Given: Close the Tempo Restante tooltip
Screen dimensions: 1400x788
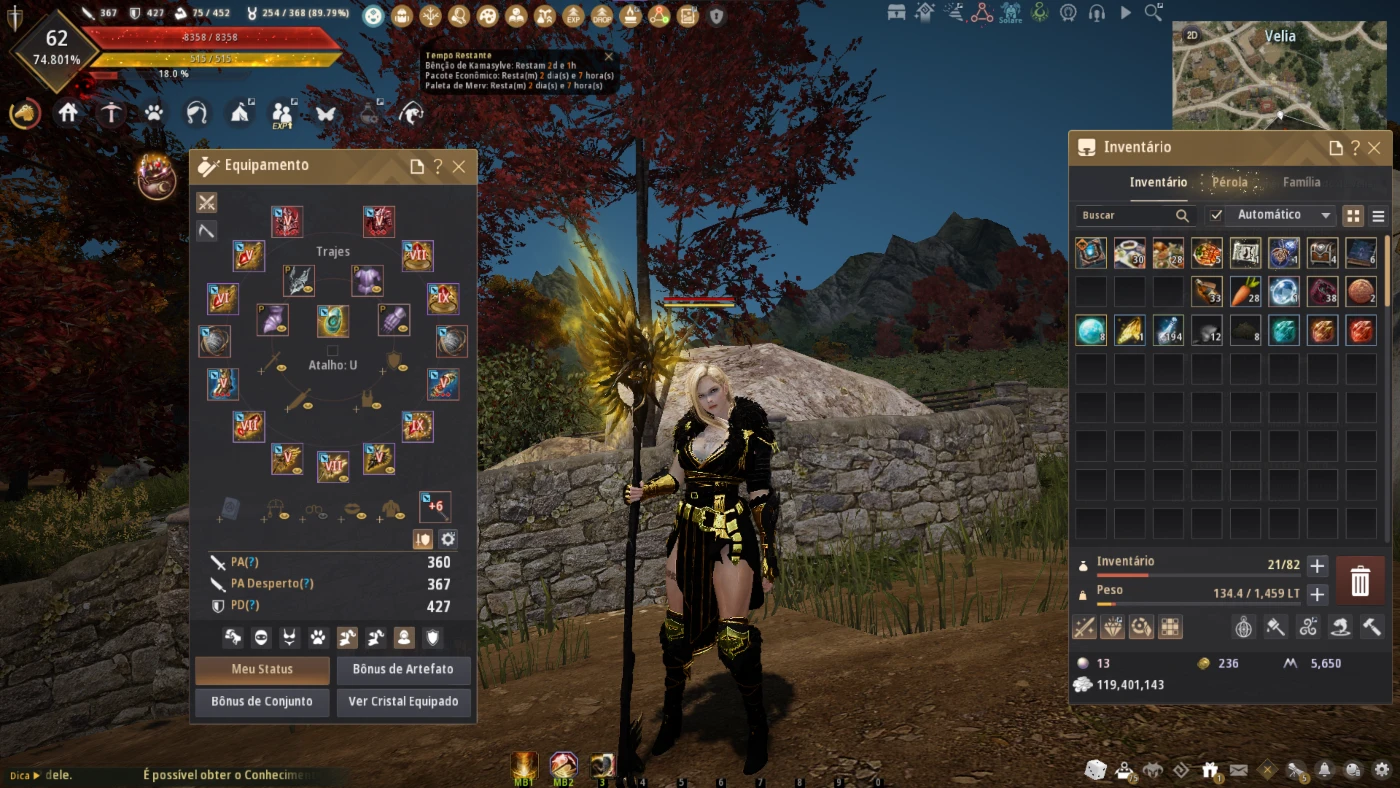Looking at the screenshot, I should (609, 57).
